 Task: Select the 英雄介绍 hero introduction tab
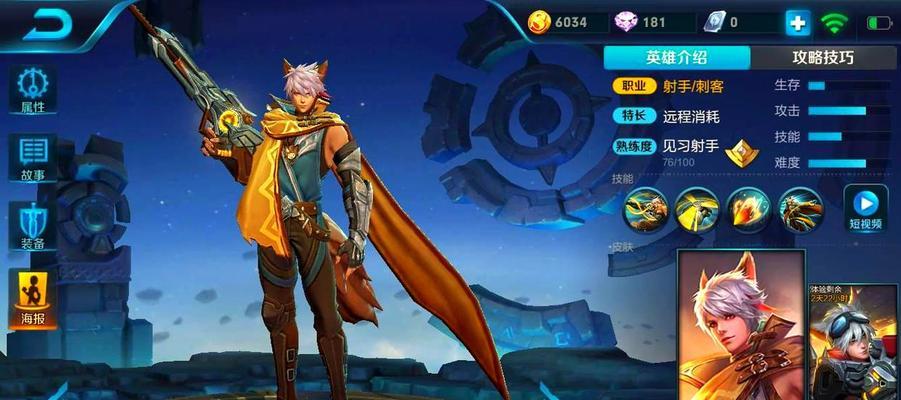point(676,57)
